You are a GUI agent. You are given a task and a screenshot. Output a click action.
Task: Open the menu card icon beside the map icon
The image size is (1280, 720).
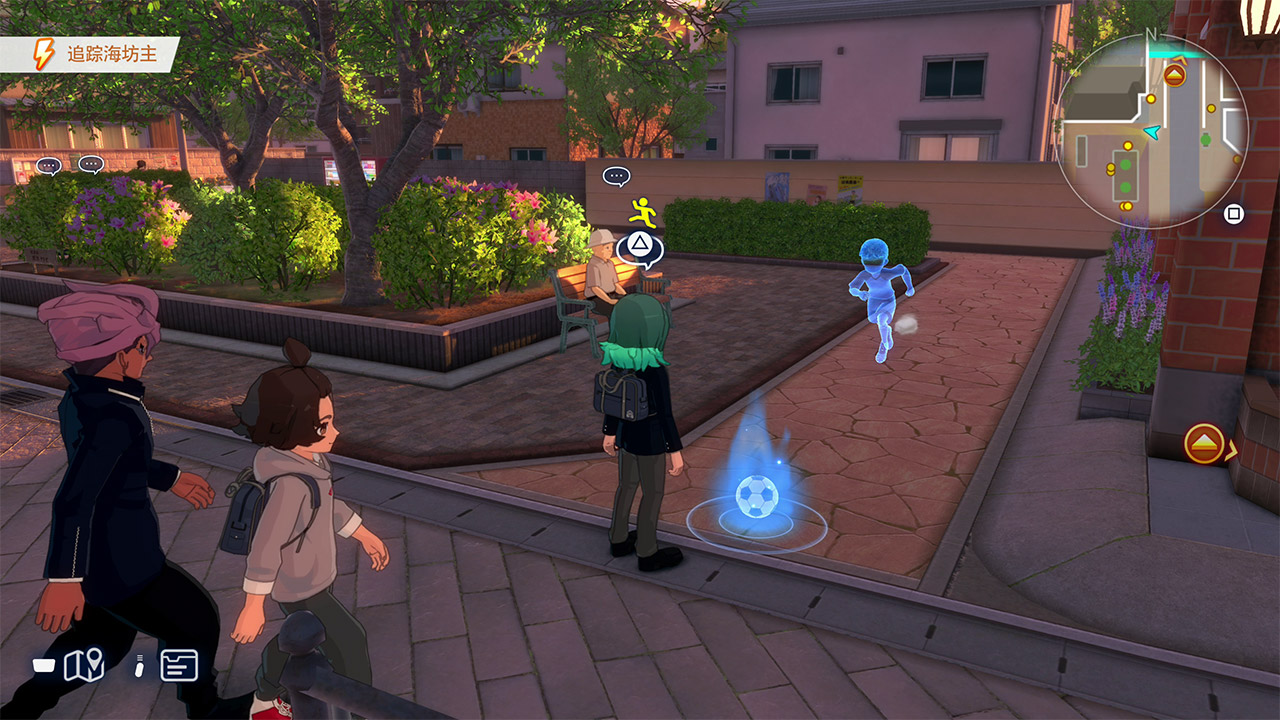coord(179,665)
